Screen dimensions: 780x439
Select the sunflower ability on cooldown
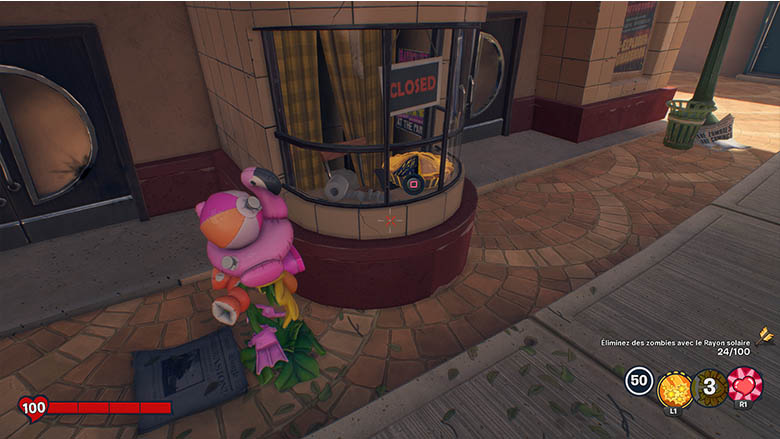[709, 386]
